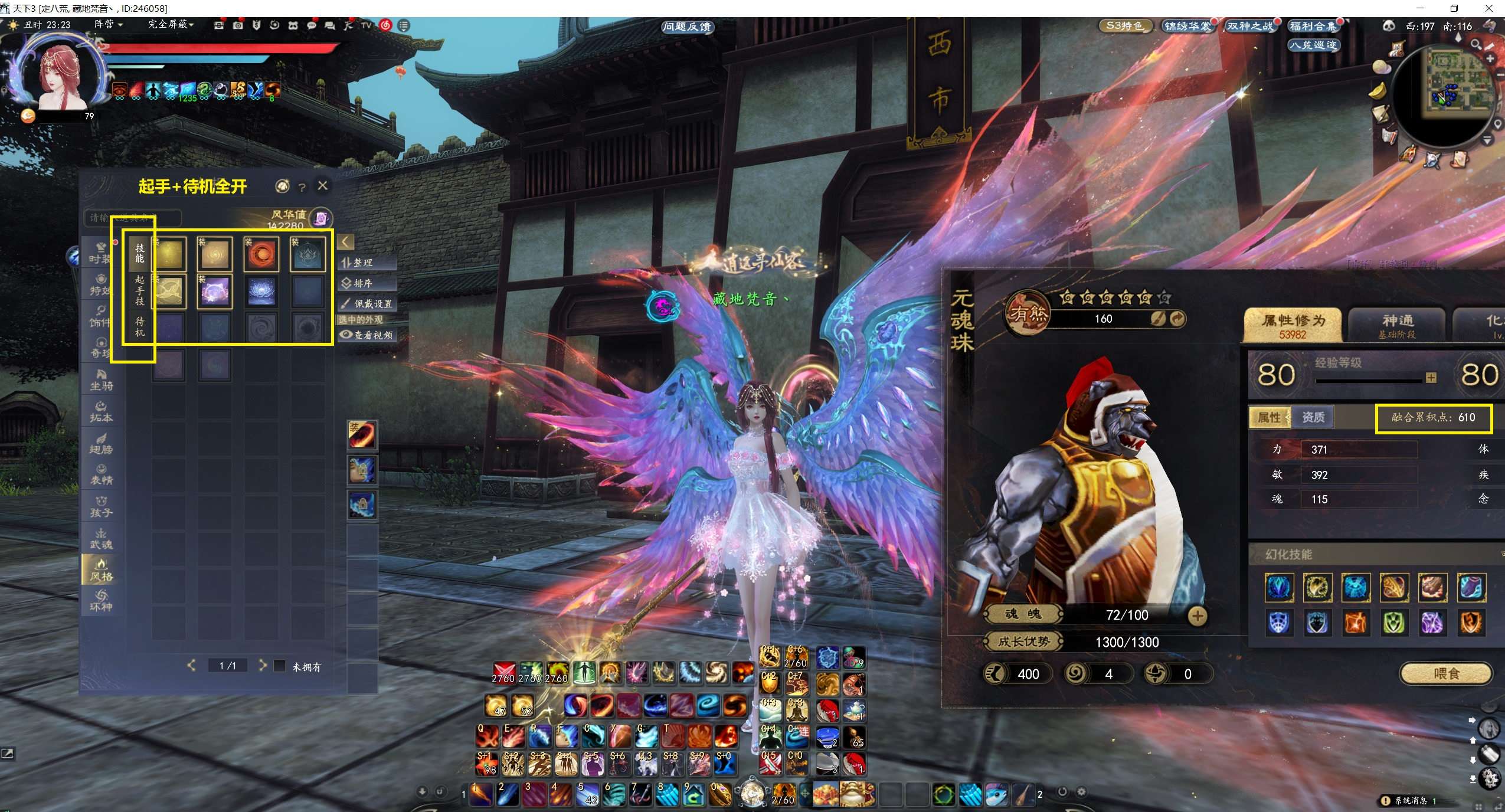Switch to the 时装 category
1505x812 pixels.
(x=100, y=254)
